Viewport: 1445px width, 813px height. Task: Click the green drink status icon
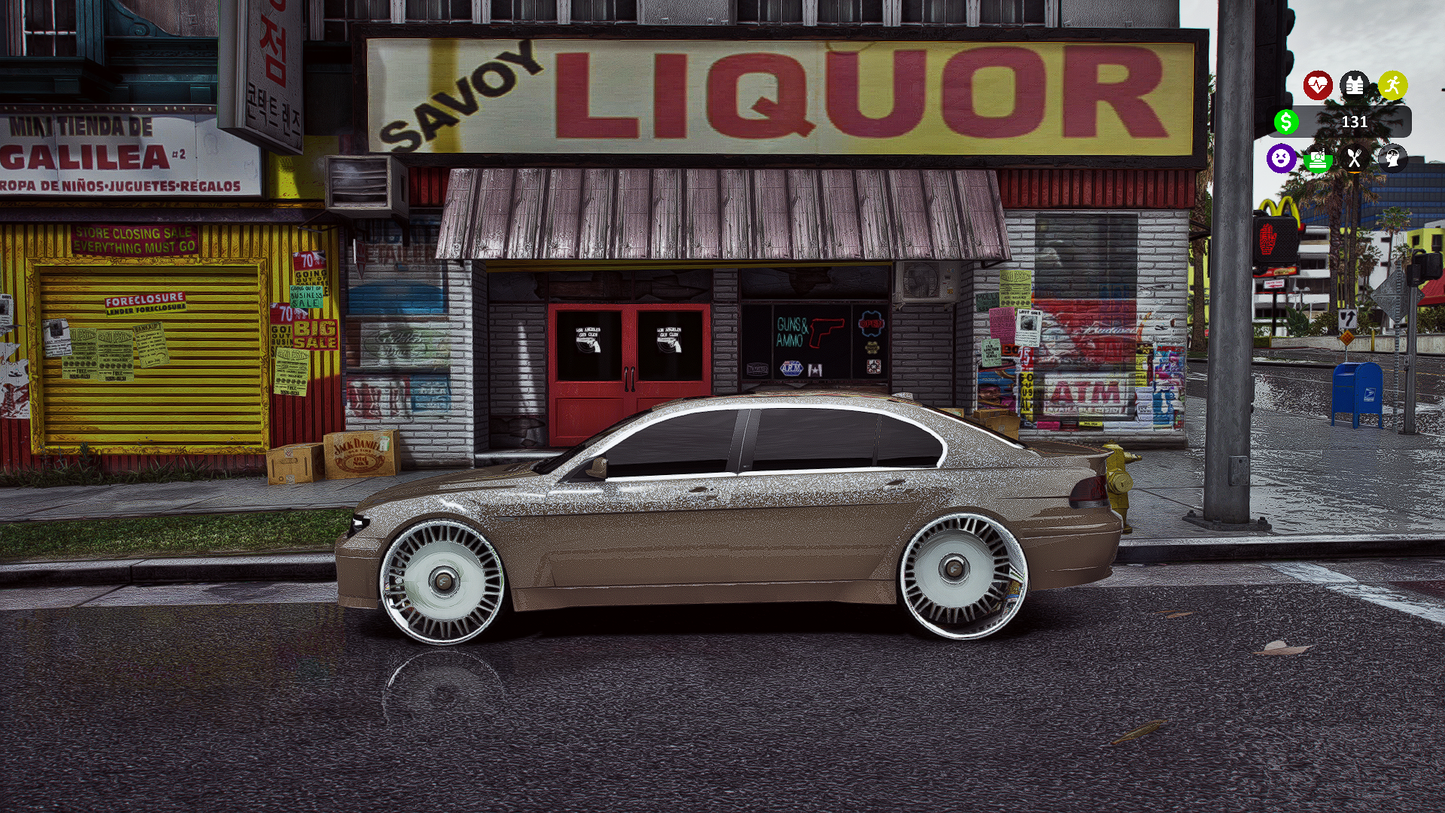point(1317,158)
